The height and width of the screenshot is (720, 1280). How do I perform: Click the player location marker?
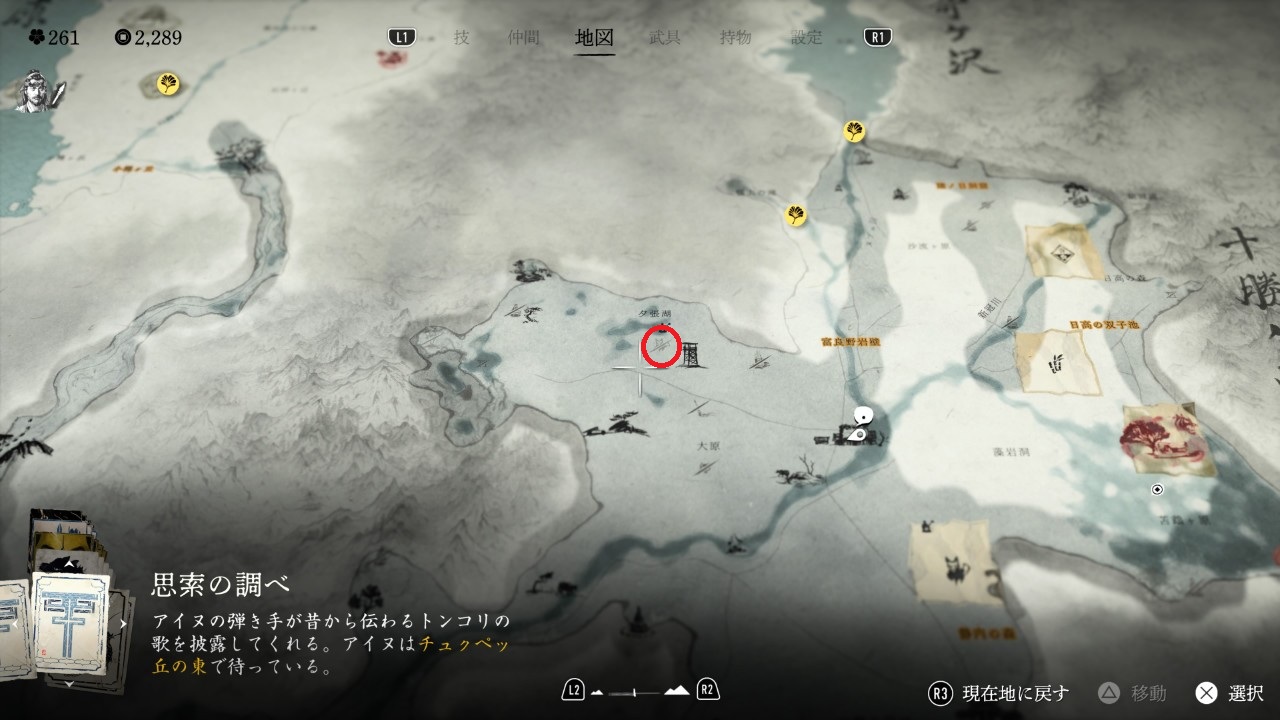coord(858,425)
